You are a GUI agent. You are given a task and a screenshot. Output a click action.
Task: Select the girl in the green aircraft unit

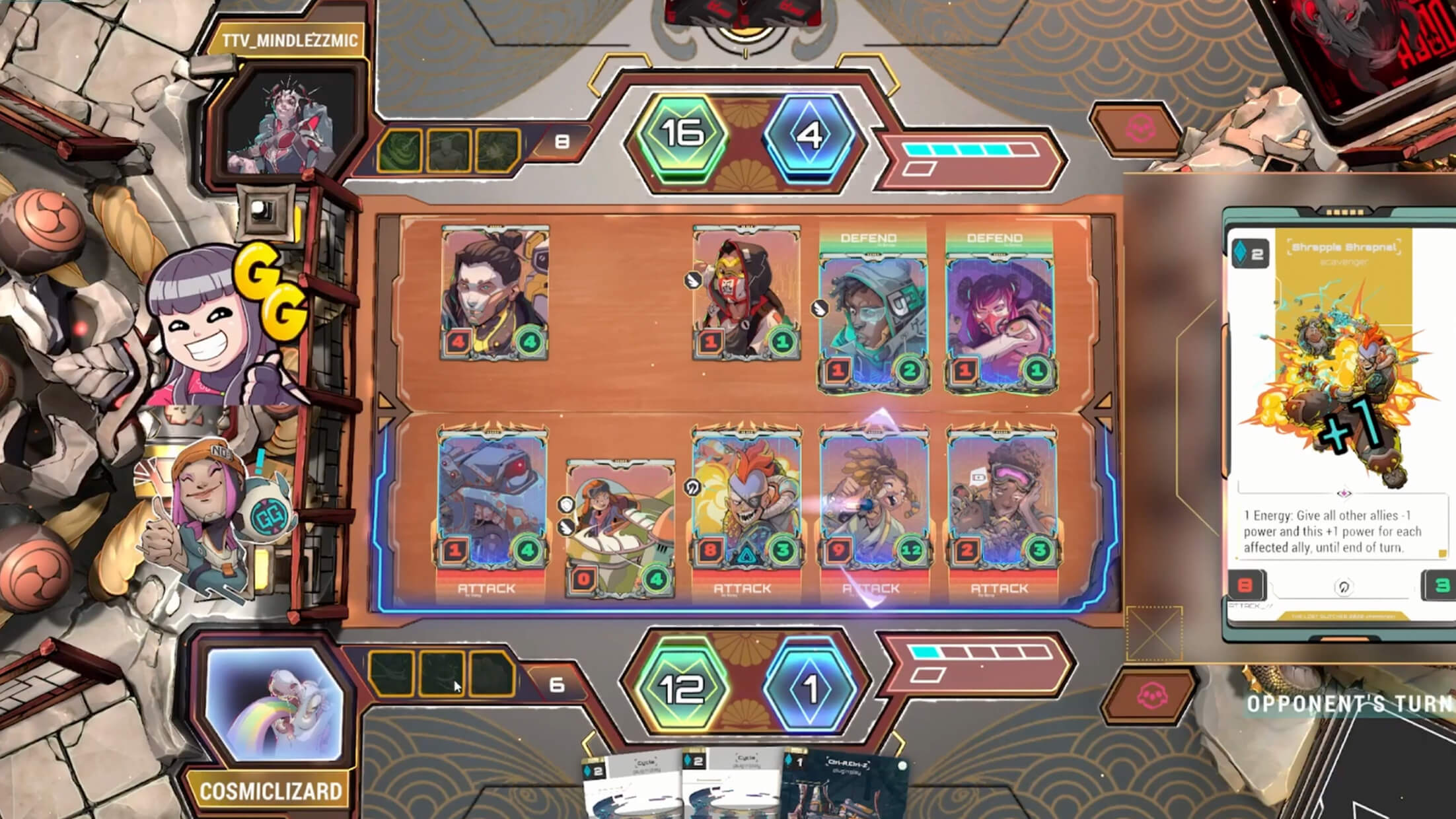(620, 528)
